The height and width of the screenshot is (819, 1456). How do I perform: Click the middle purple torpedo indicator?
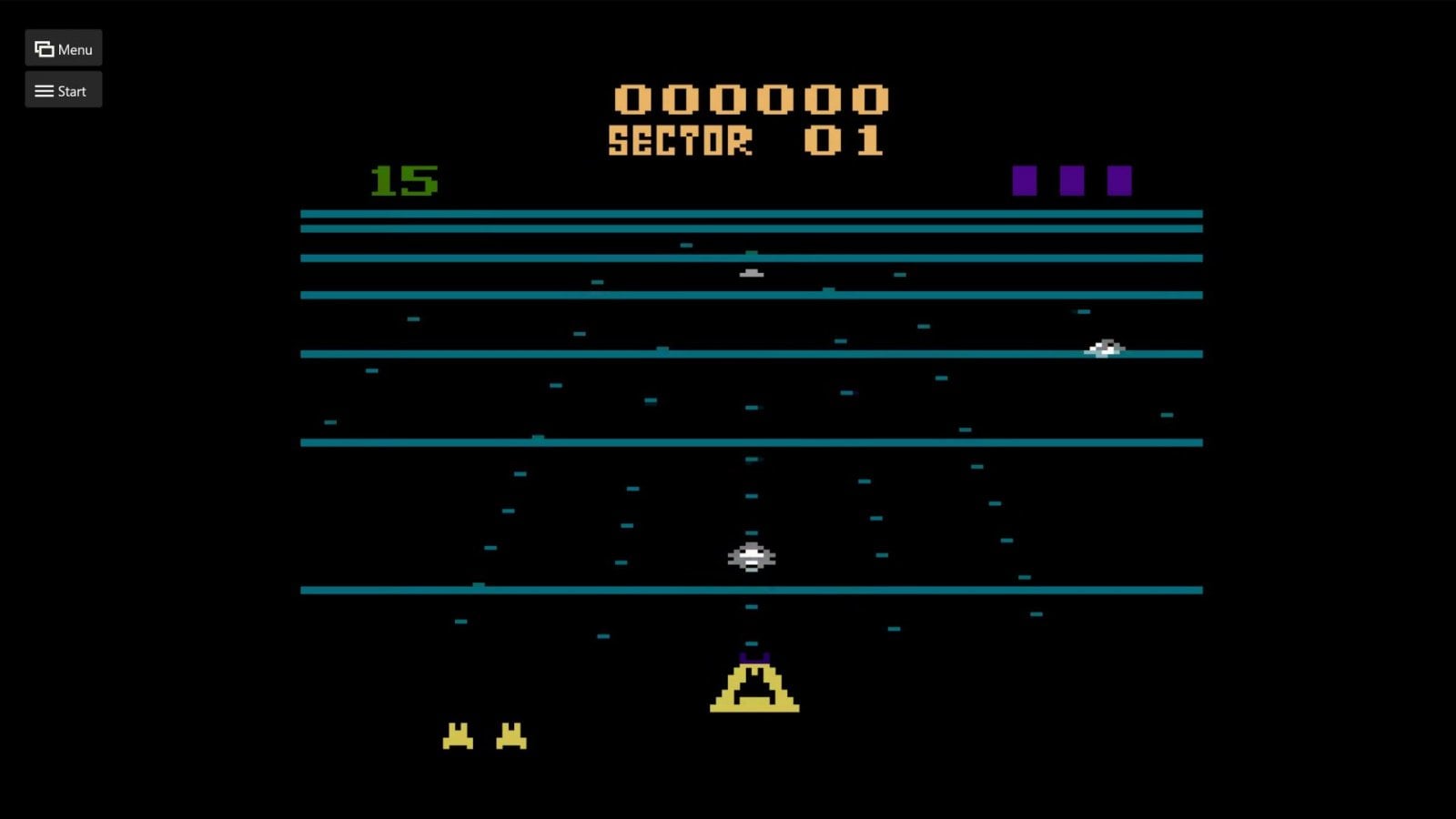pos(1074,179)
